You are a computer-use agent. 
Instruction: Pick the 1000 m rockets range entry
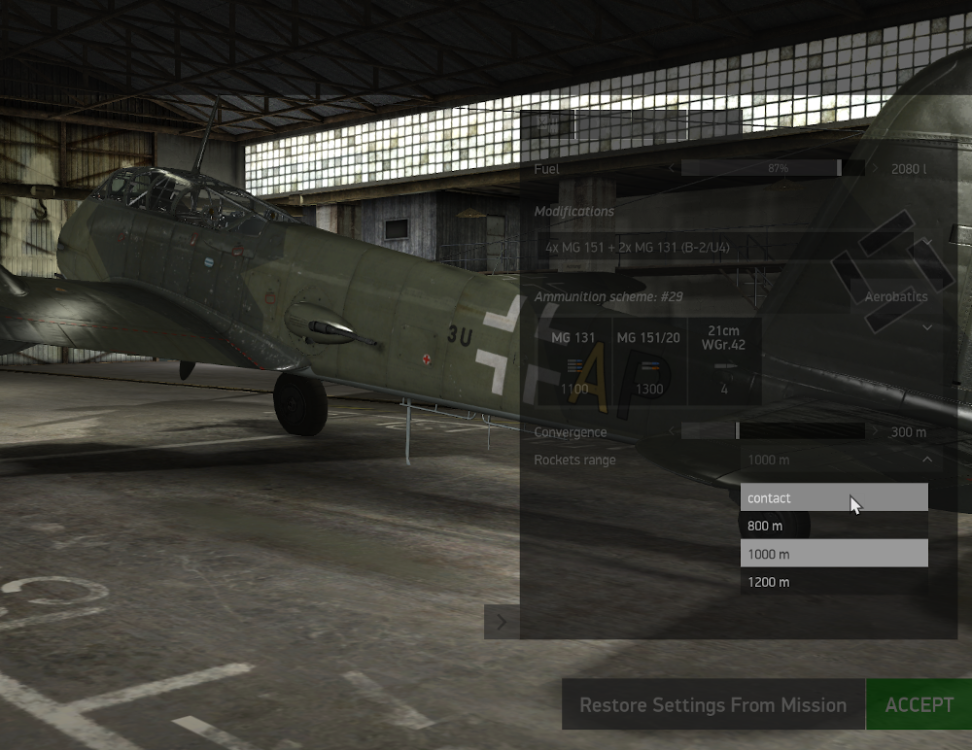point(833,554)
